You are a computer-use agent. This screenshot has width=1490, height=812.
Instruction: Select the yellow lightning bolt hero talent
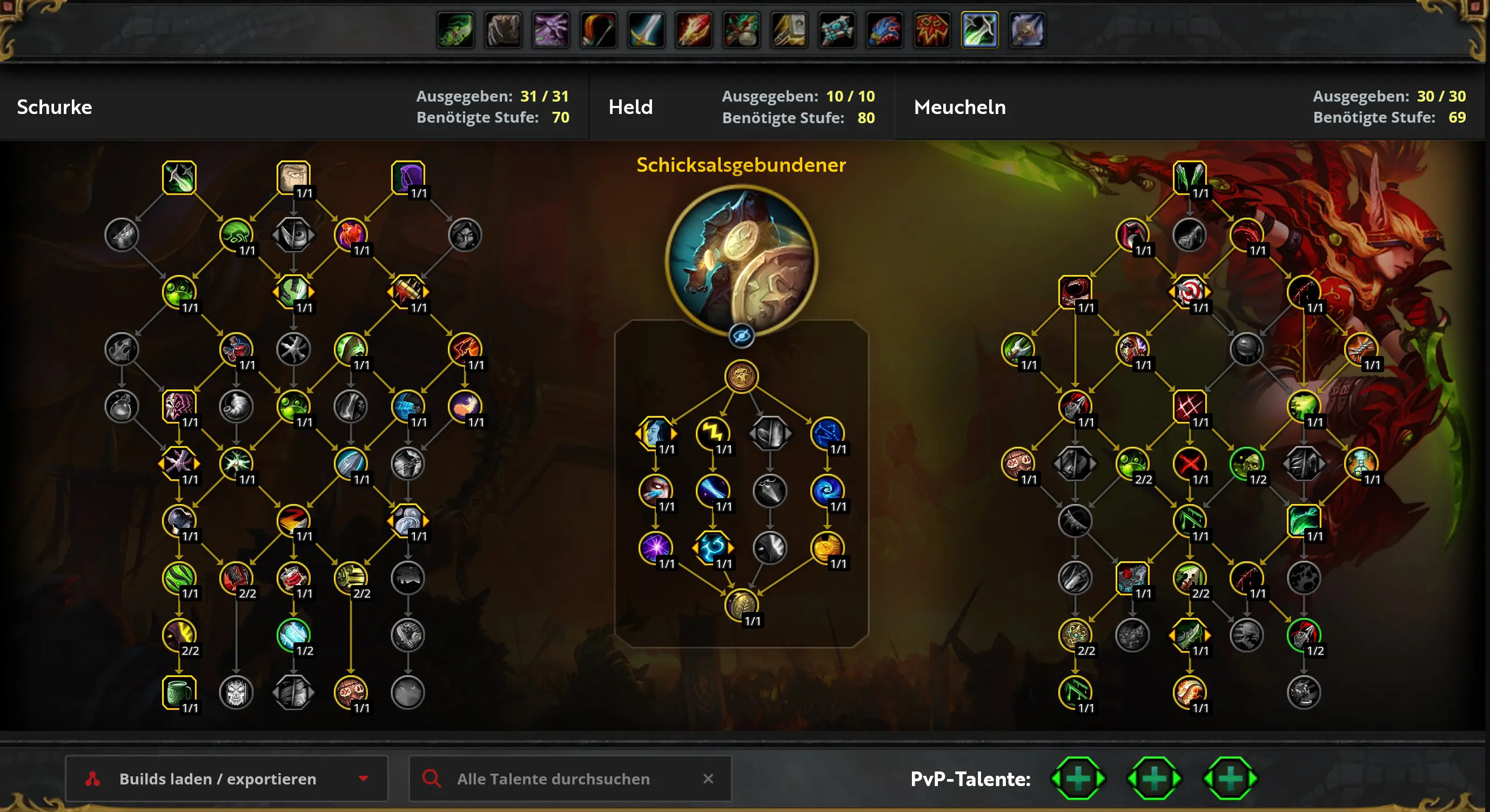713,433
